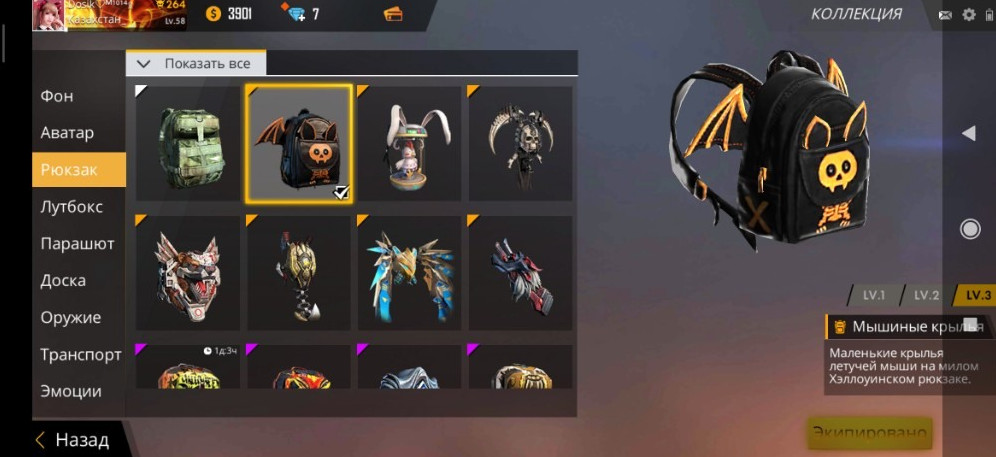Switch backpack preview to LV.2

[x=926, y=295]
